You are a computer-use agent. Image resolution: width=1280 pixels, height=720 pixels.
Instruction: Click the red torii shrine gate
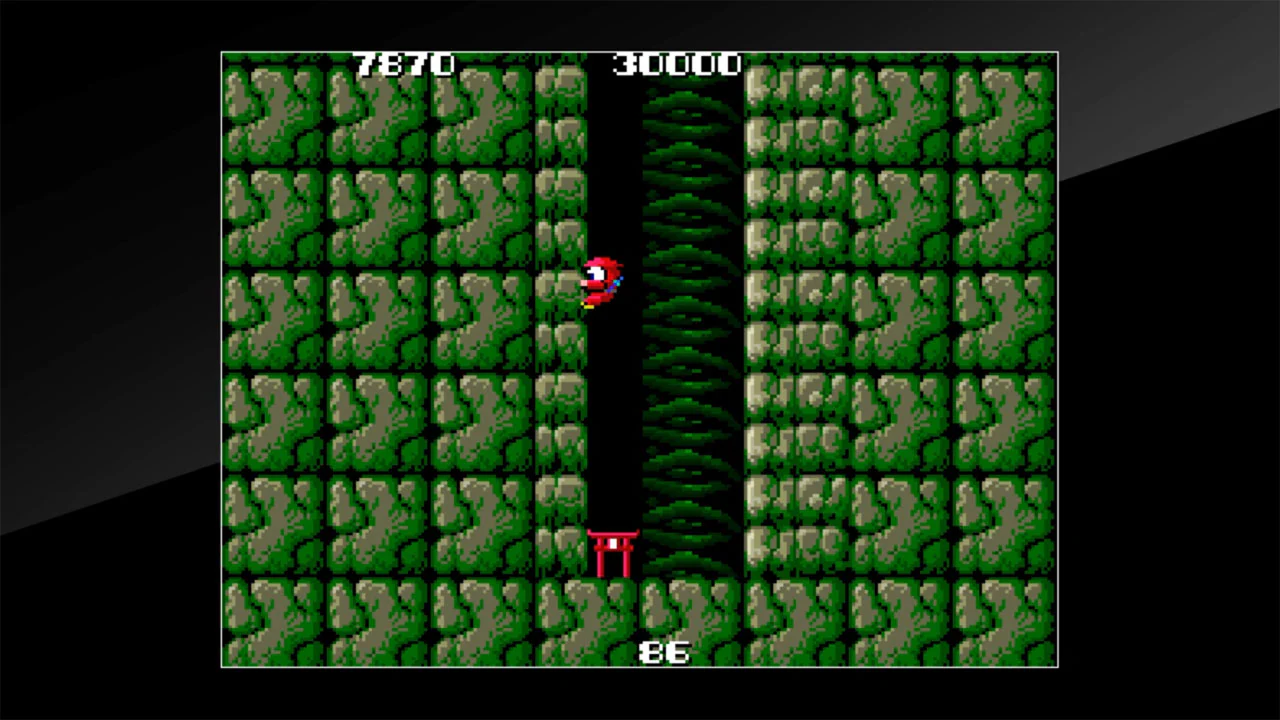(614, 550)
